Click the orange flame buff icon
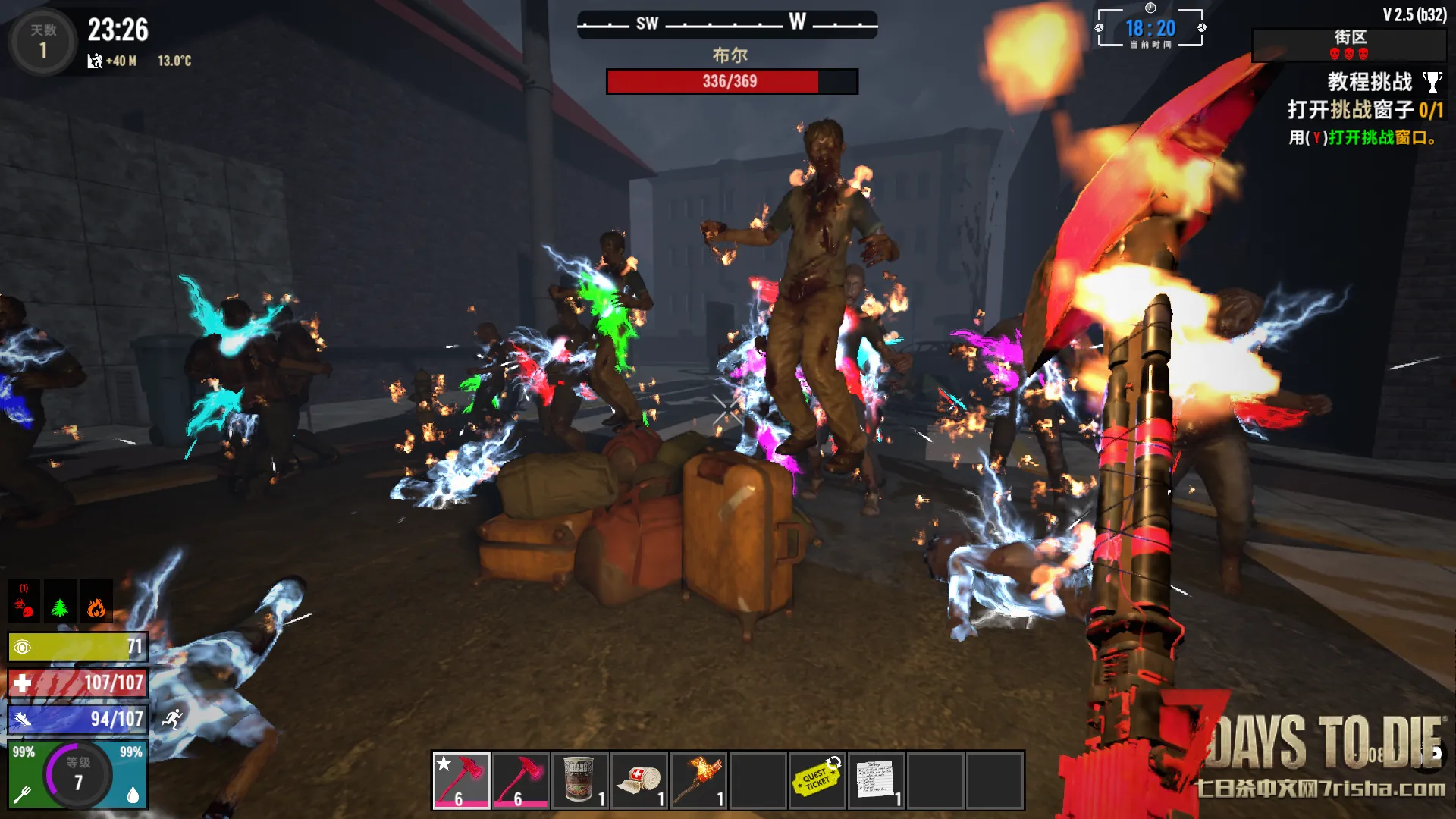This screenshot has height=819, width=1456. click(x=96, y=601)
